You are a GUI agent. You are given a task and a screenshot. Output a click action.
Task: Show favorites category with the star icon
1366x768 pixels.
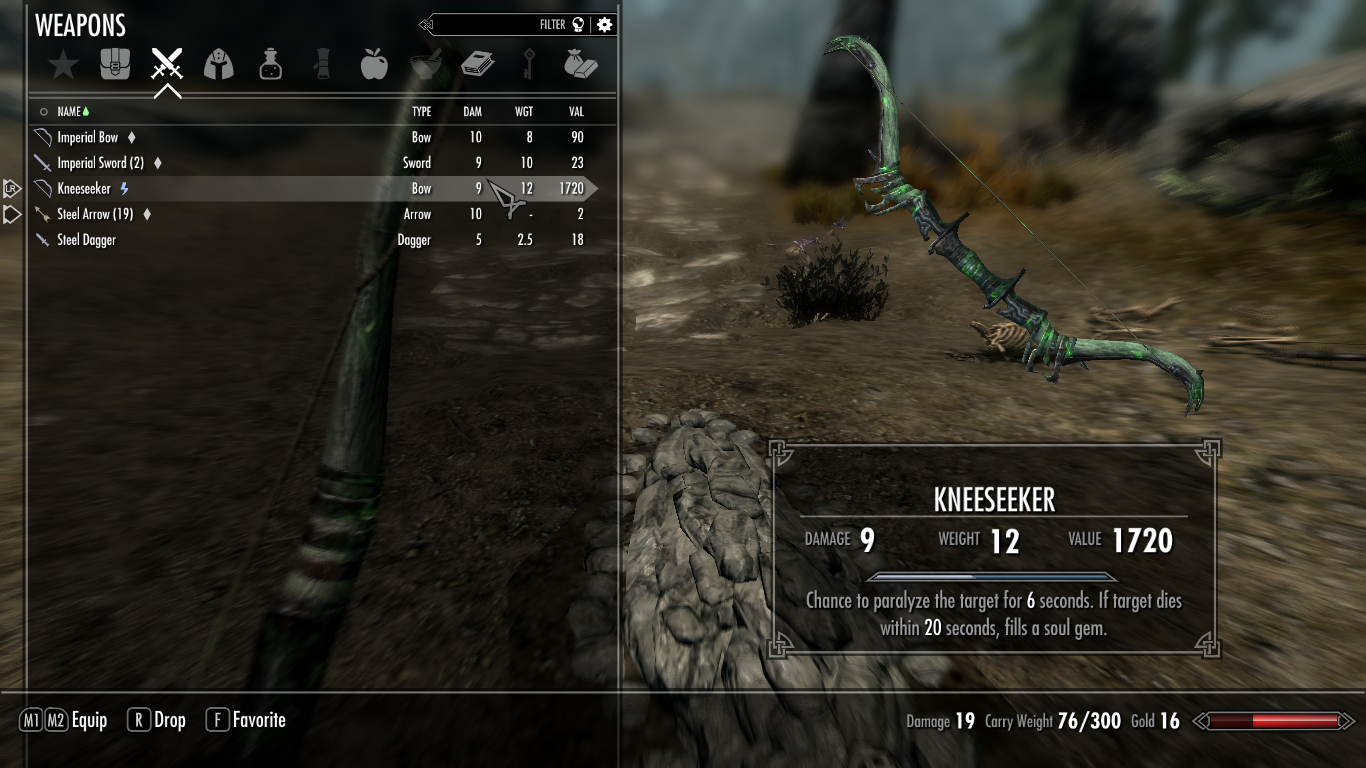63,66
